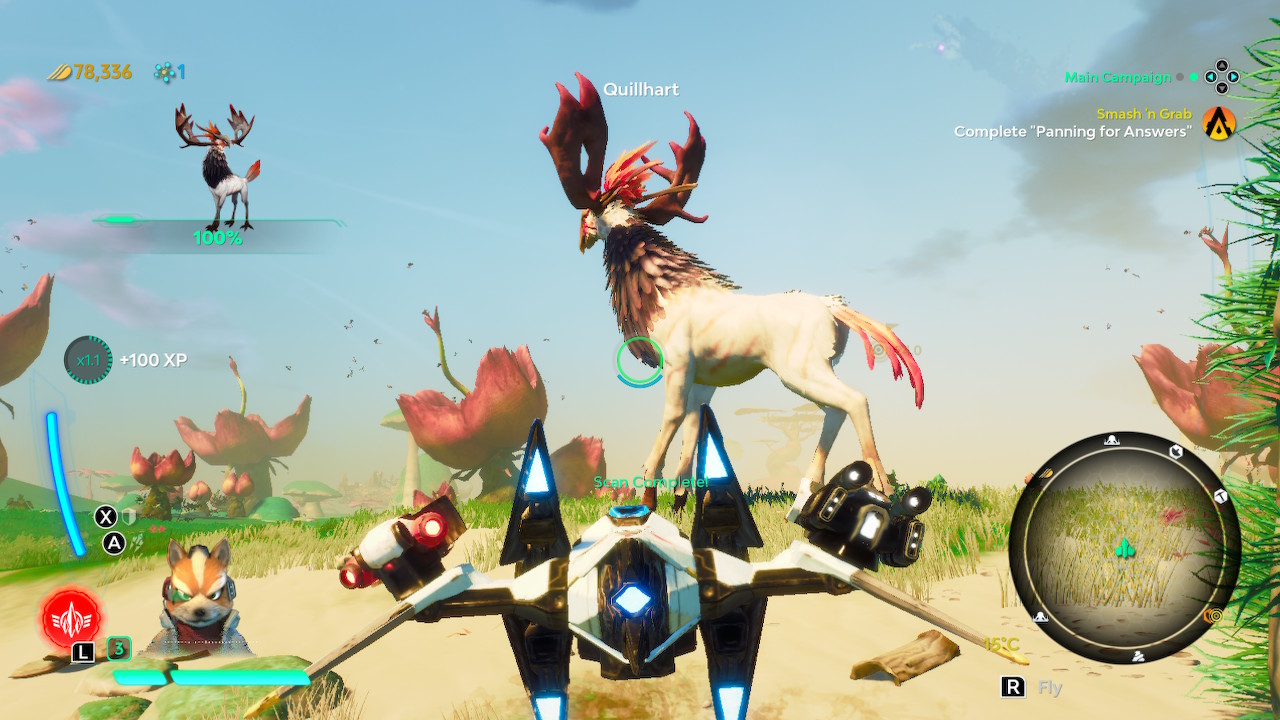Viewport: 1280px width, 720px height.
Task: Click the mountain peak marker atop the minimap
Action: pyautogui.click(x=1111, y=440)
